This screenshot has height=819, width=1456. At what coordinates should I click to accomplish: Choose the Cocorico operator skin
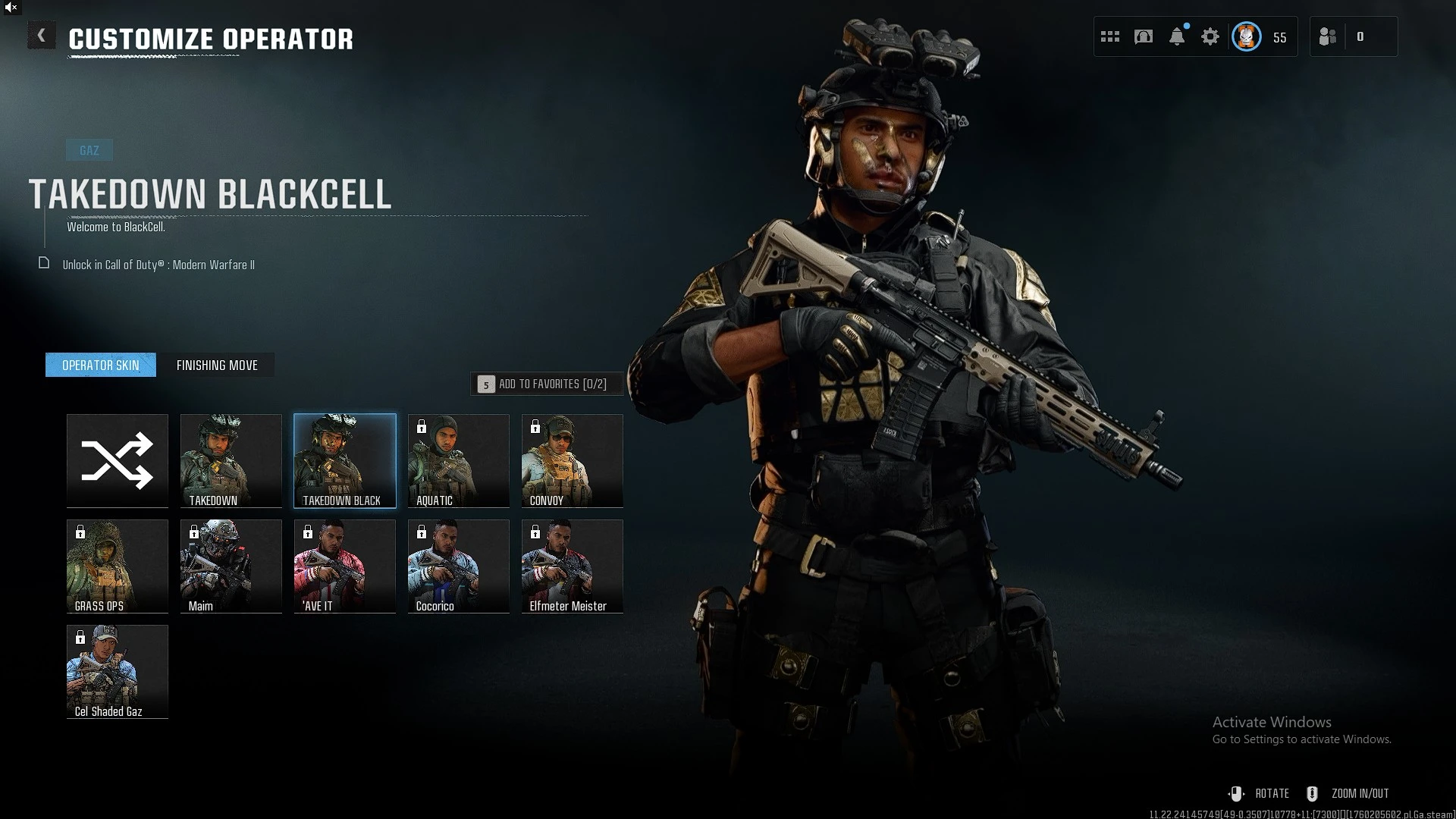(459, 566)
